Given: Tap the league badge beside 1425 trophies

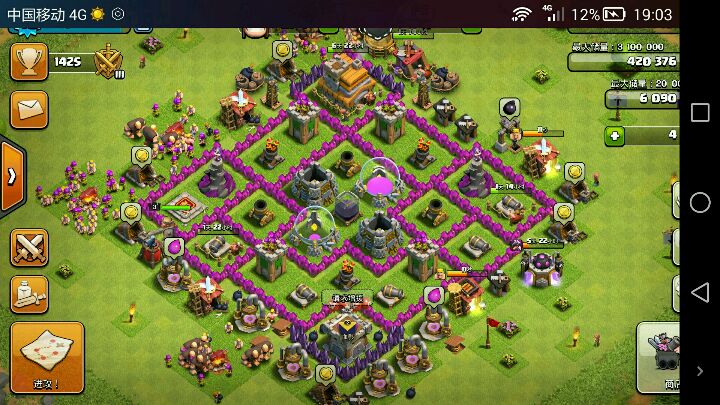Looking at the screenshot, I should click(x=108, y=62).
